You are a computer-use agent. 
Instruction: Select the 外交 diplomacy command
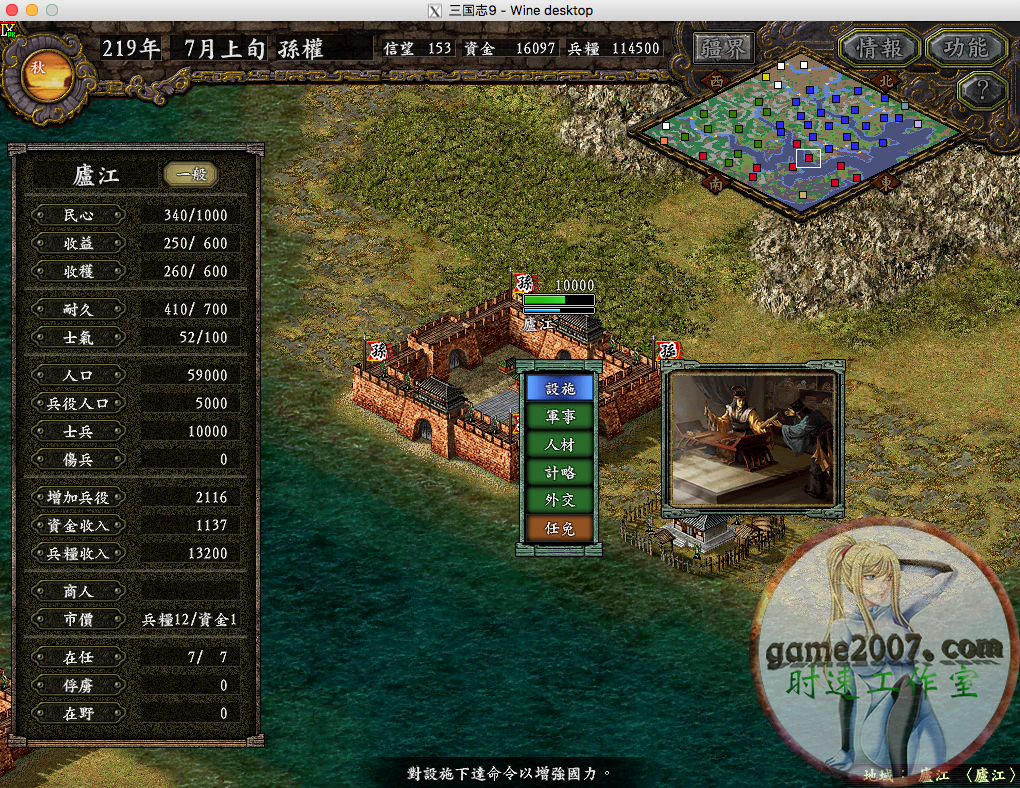click(560, 500)
